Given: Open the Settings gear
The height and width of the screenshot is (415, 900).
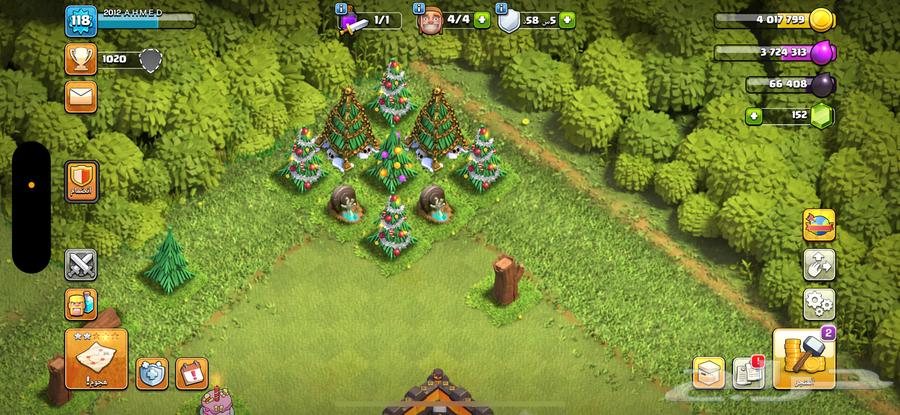Looking at the screenshot, I should [x=819, y=302].
